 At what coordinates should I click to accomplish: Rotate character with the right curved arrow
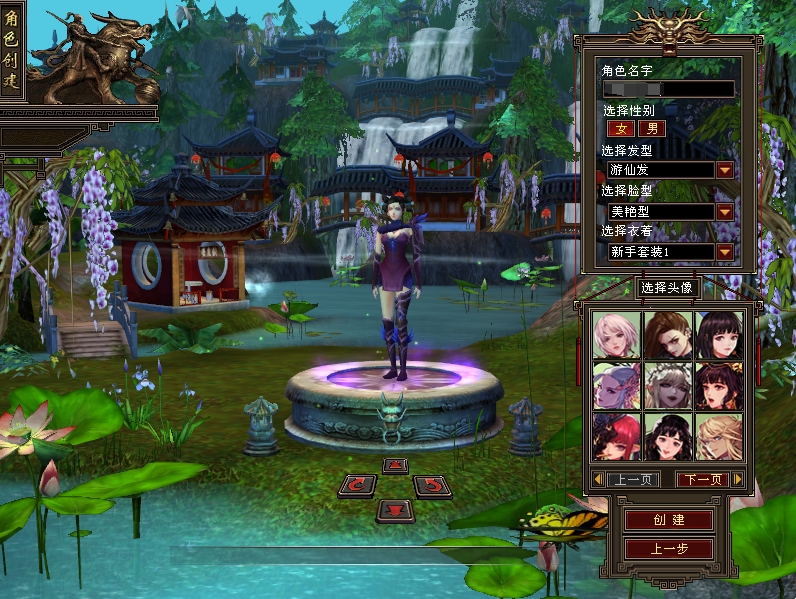point(432,486)
